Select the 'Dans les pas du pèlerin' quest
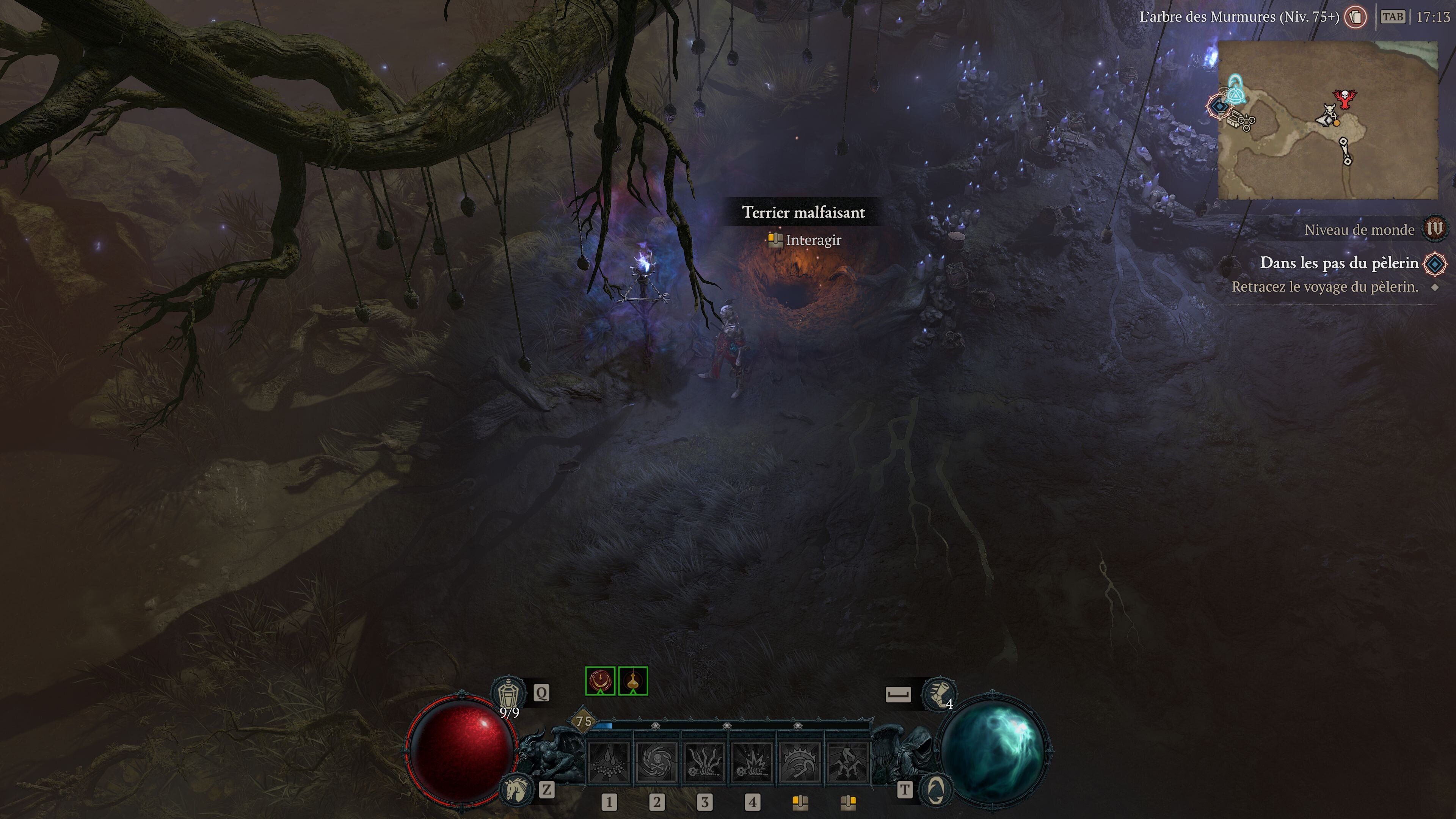Image resolution: width=1456 pixels, height=819 pixels. (x=1339, y=264)
